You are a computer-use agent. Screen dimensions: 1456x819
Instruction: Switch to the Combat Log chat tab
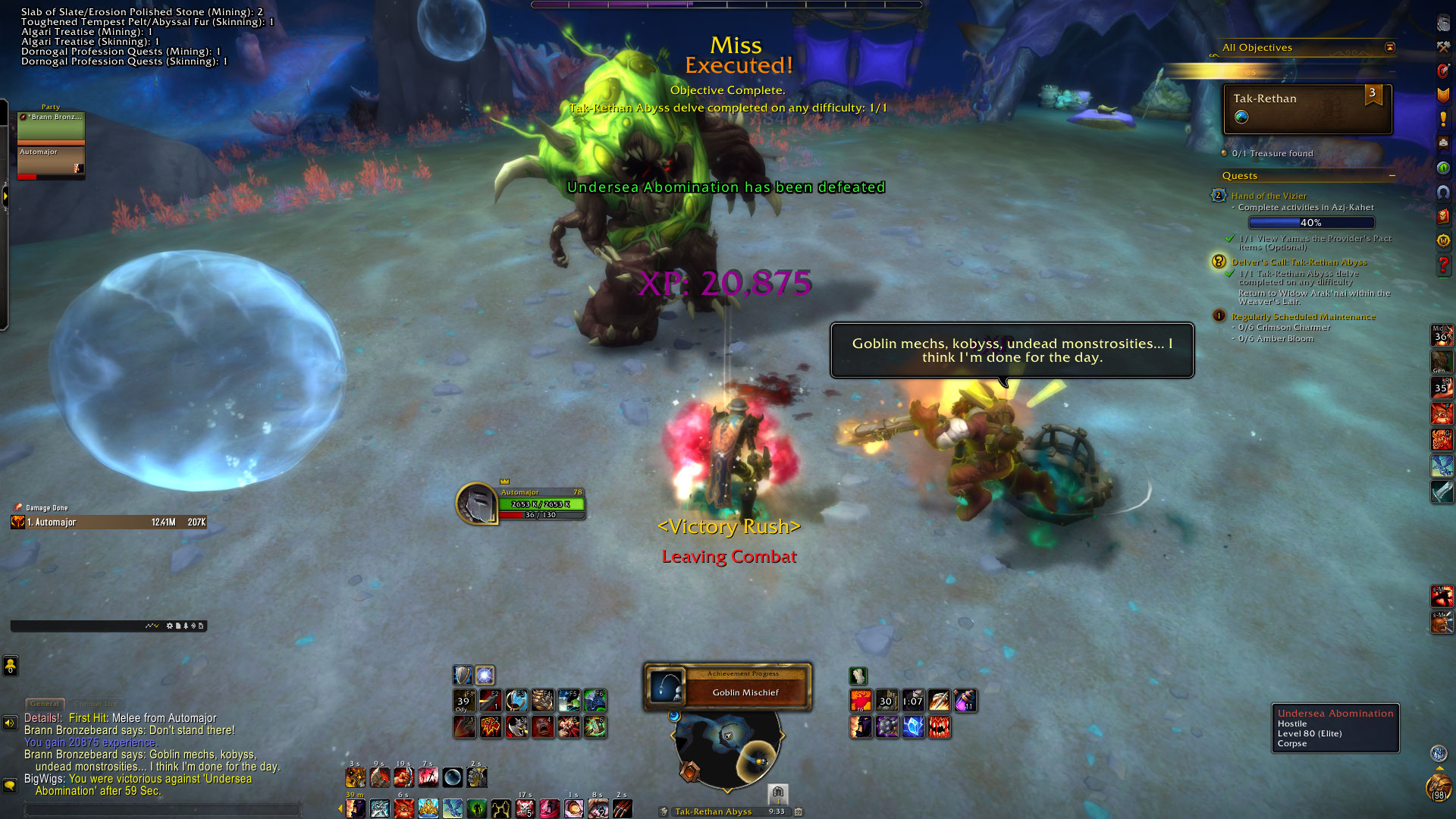(x=96, y=704)
